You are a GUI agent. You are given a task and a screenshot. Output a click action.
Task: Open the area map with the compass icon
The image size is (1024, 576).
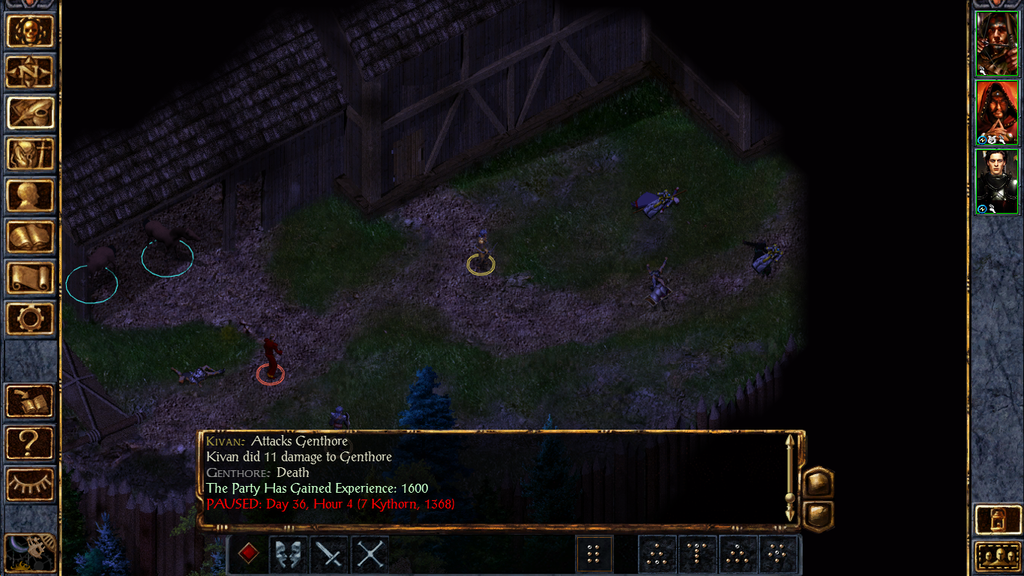(30, 72)
